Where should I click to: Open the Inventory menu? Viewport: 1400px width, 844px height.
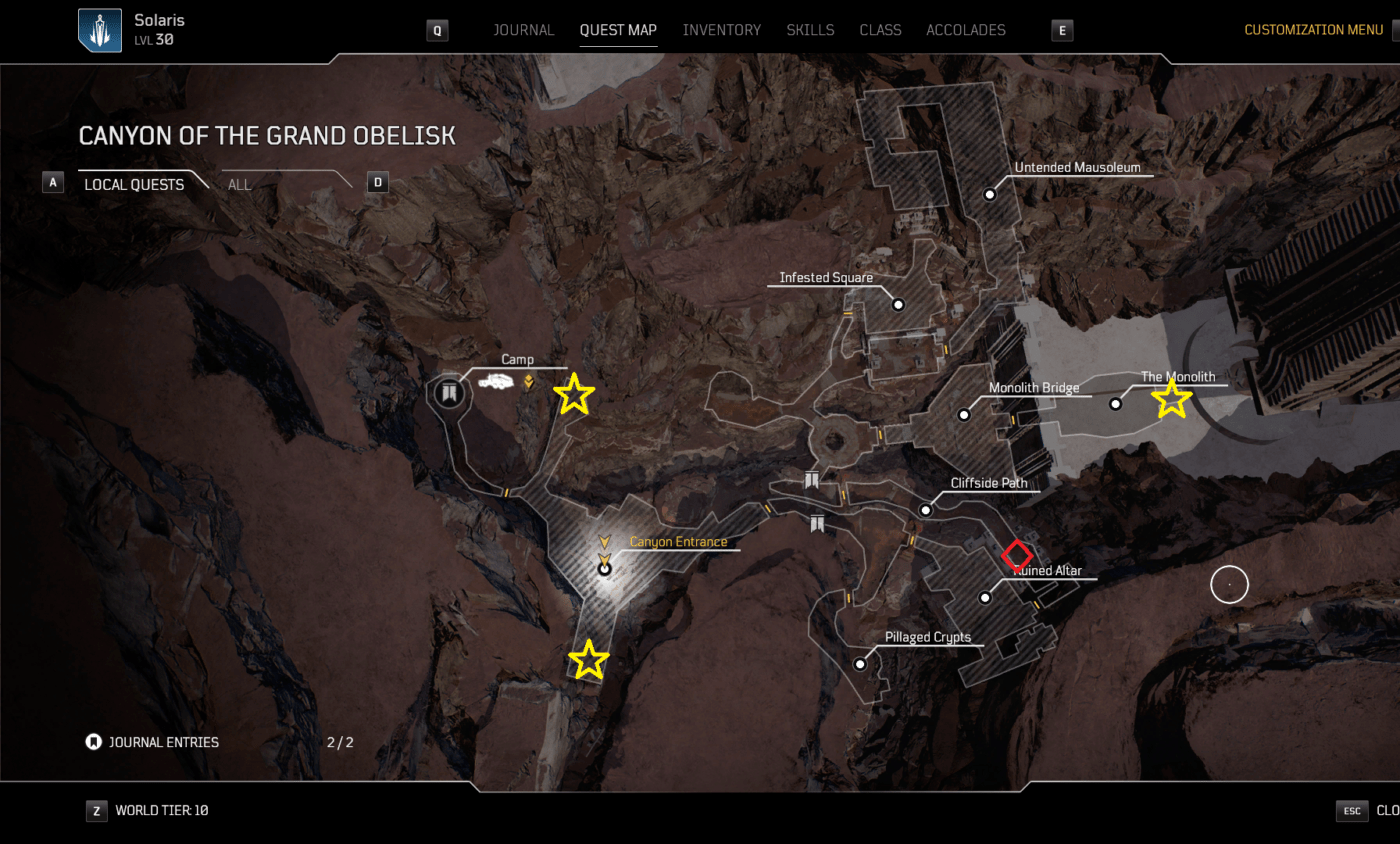point(722,30)
